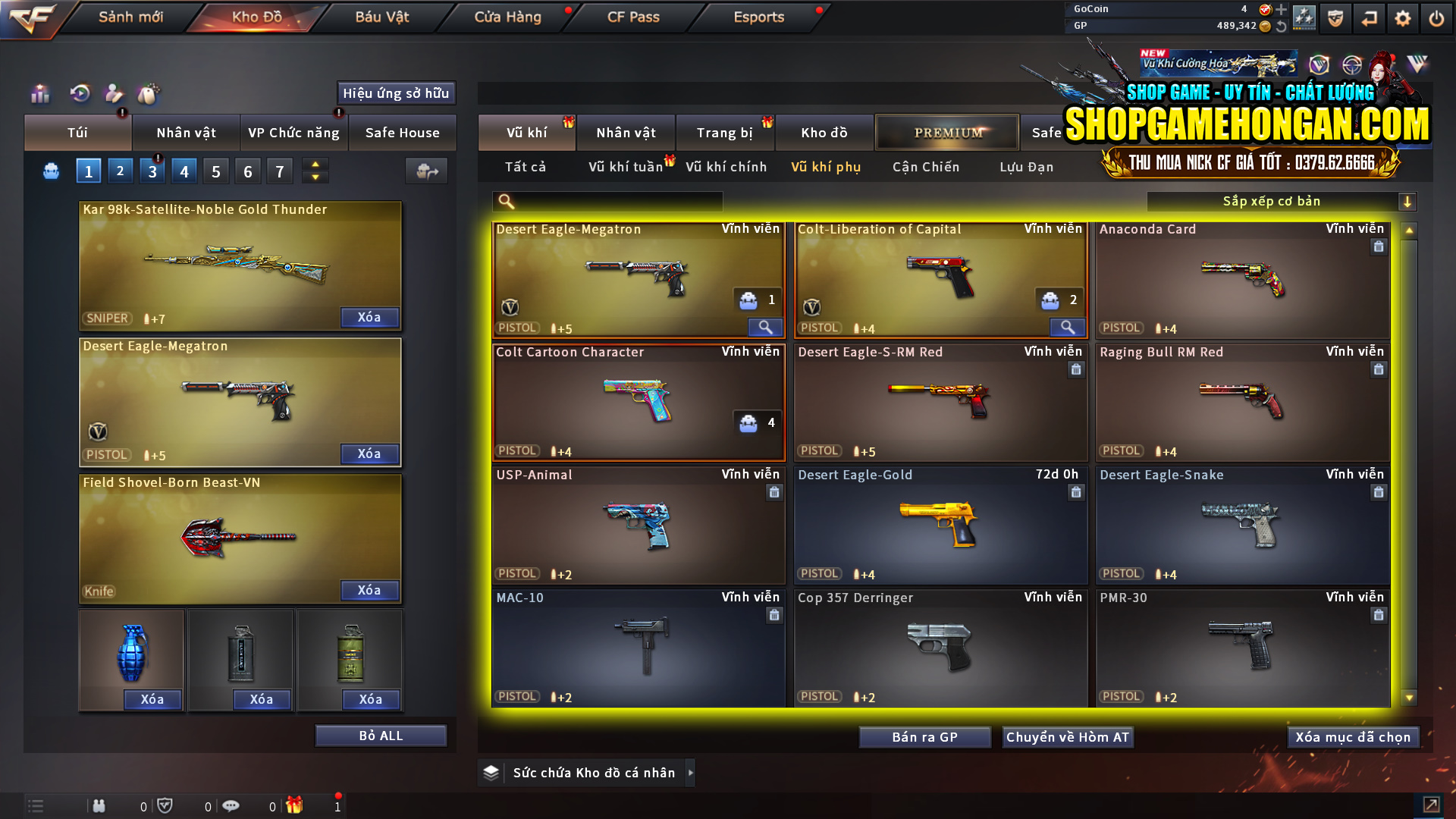Deselect bag slot number 4

184,171
